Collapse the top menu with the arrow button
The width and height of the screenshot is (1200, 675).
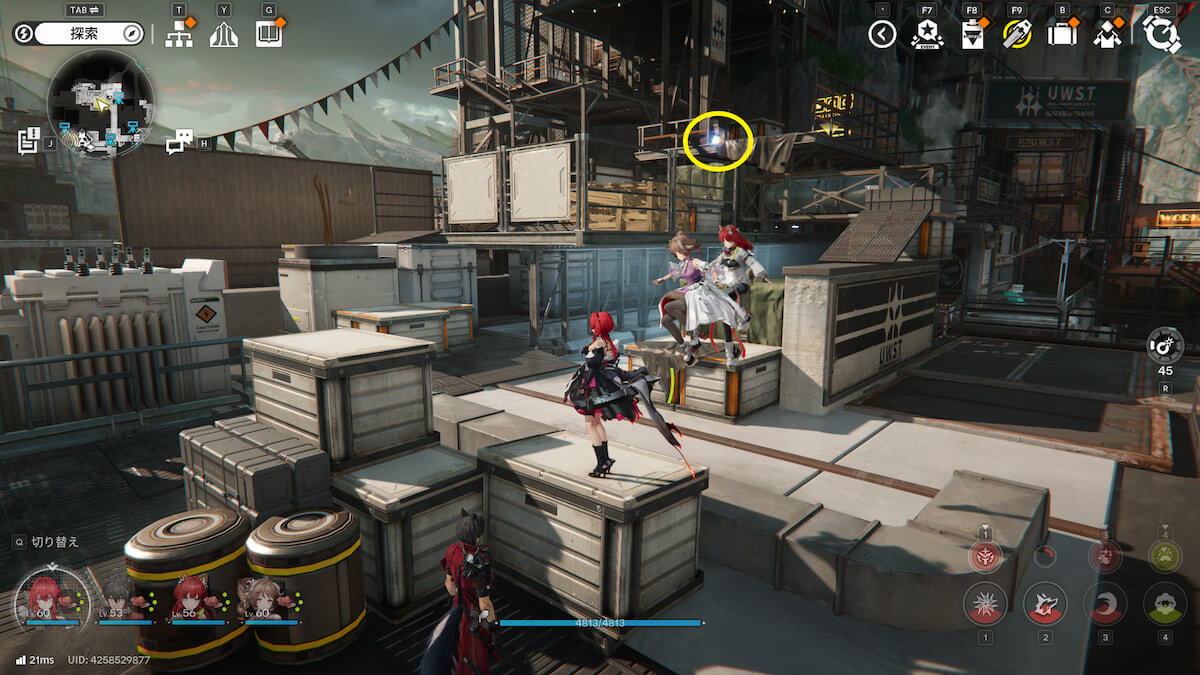tap(881, 35)
